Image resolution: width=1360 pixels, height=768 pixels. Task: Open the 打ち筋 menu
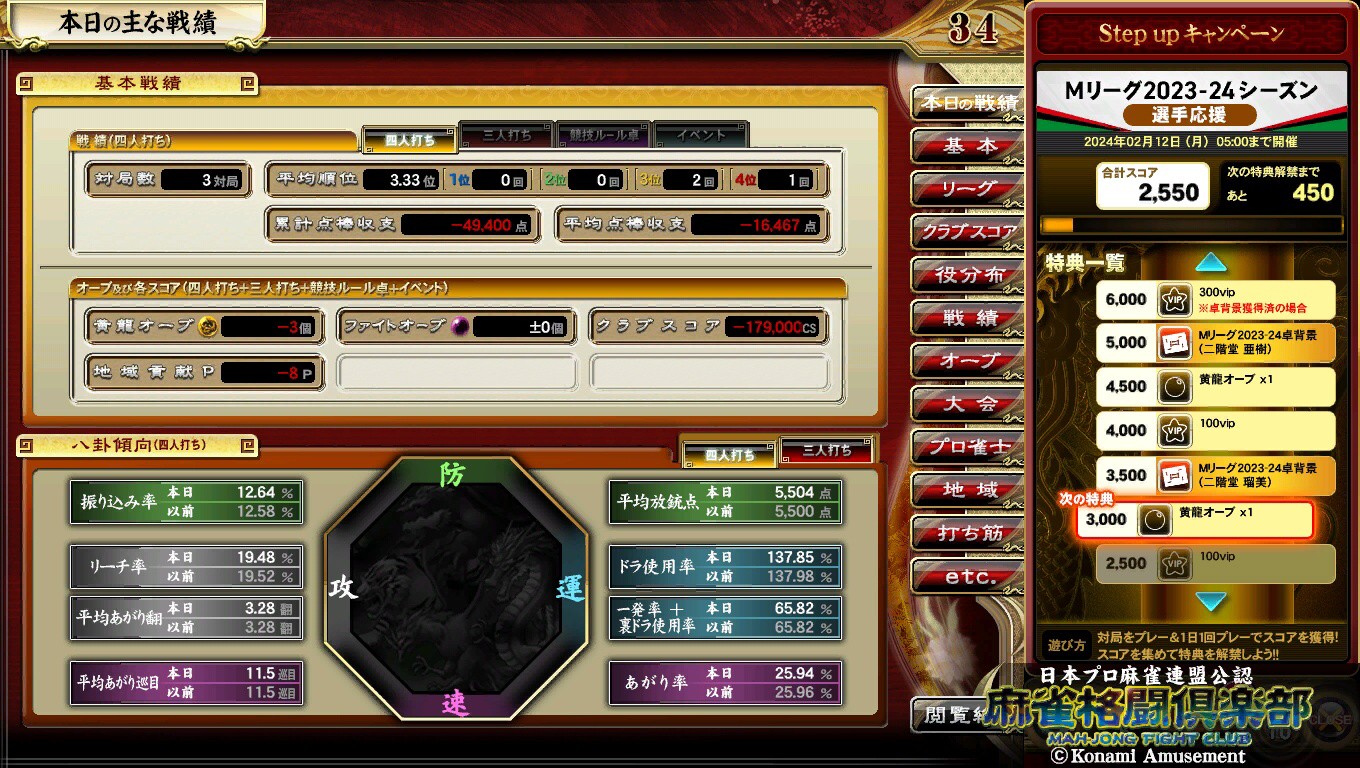point(968,533)
